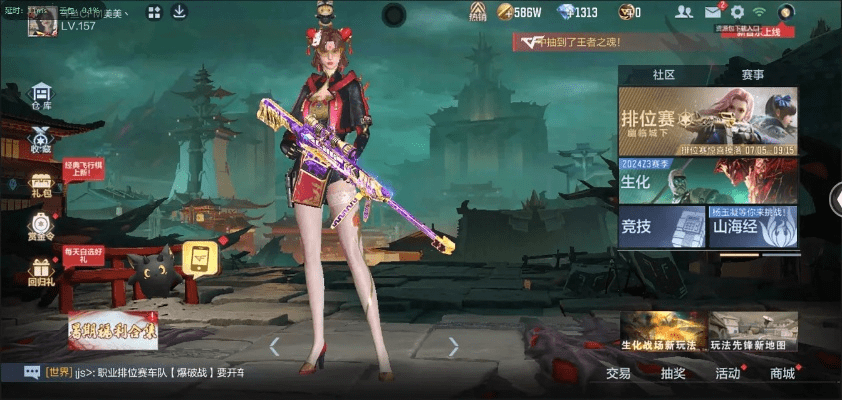Open the 回归礼 return gift
Screen dimensions: 842x400
coord(41,271)
